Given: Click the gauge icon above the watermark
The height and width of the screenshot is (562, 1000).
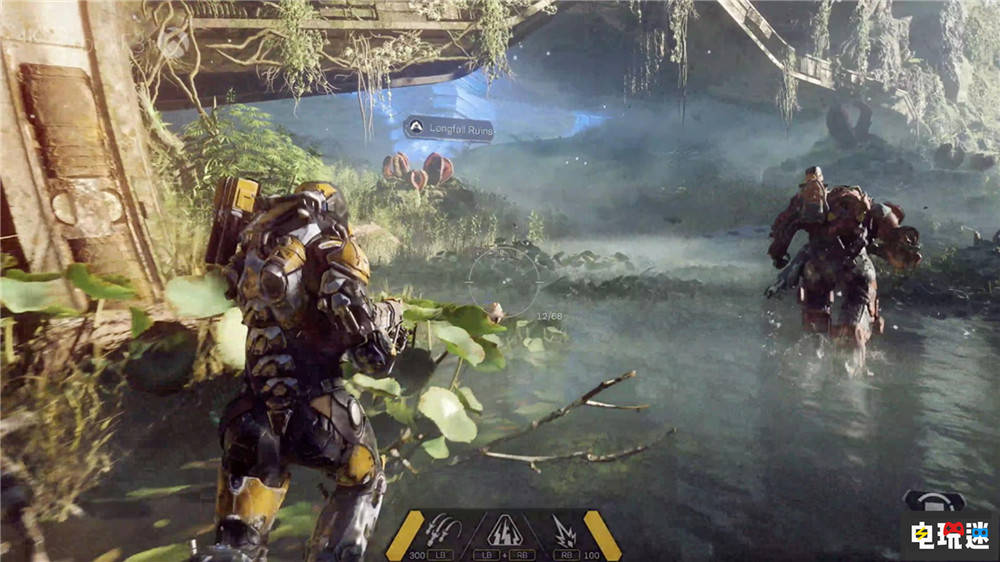Looking at the screenshot, I should click(x=934, y=500).
